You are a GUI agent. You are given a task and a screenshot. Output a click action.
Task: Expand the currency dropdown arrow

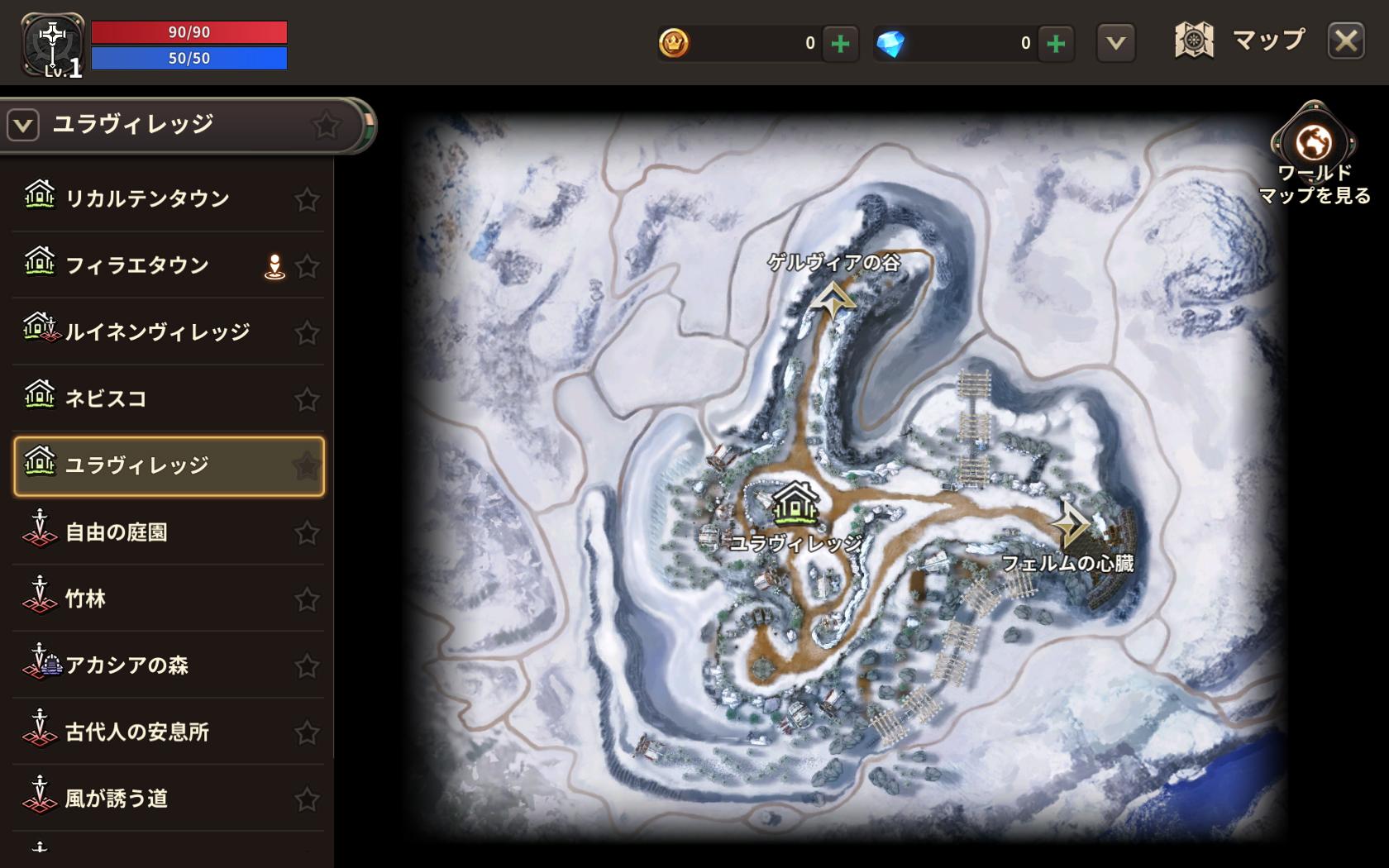click(x=1115, y=43)
